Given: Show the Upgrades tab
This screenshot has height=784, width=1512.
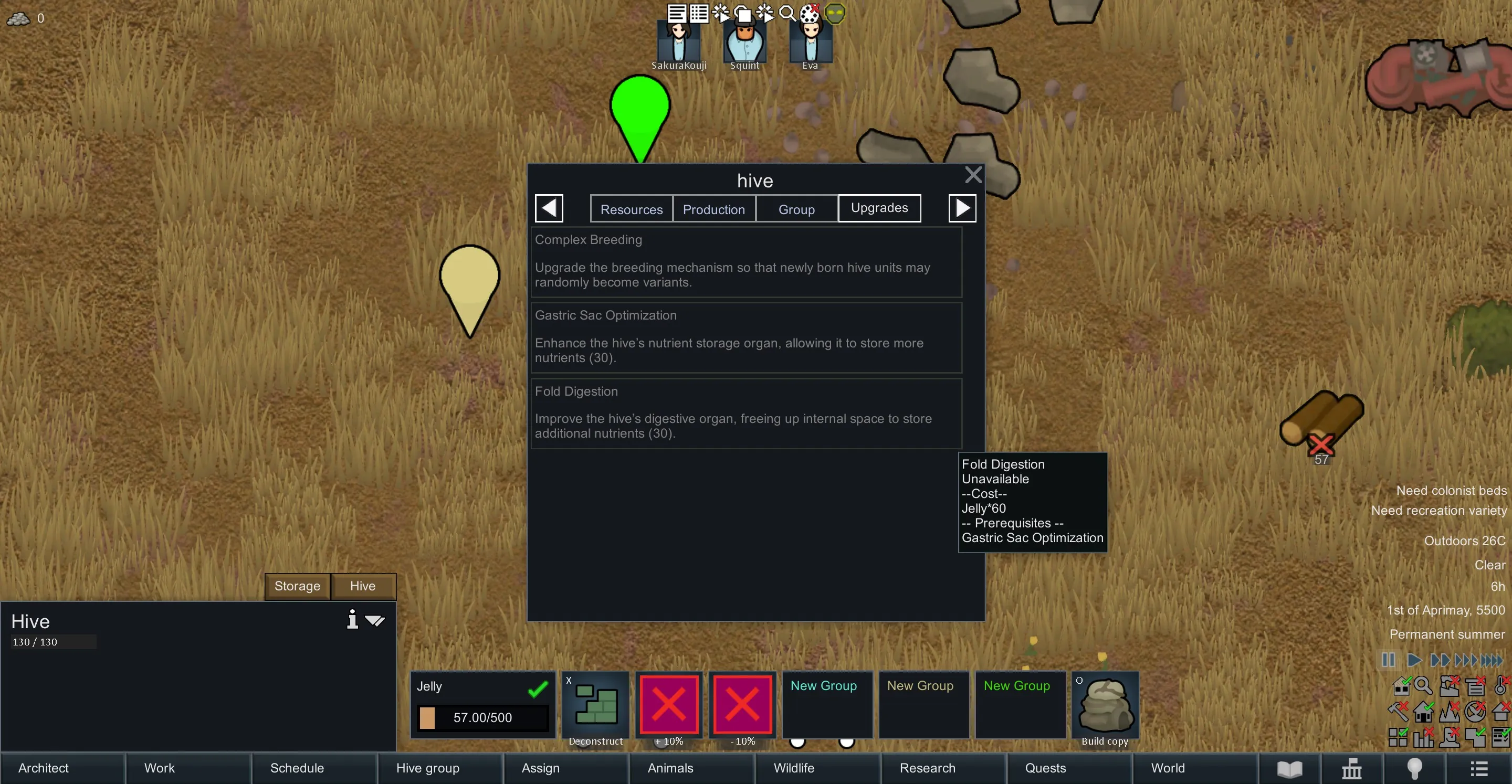Looking at the screenshot, I should point(879,208).
